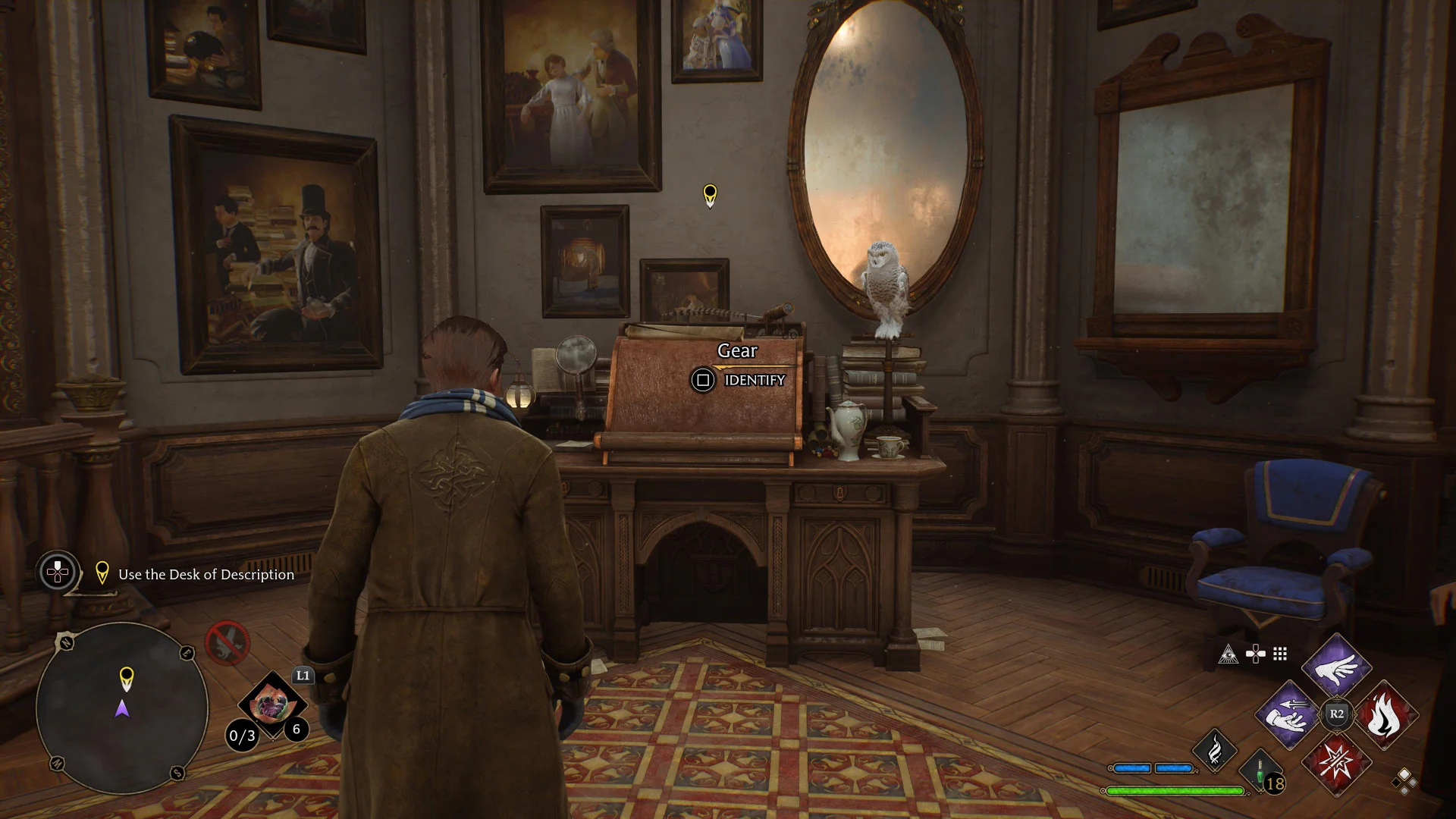Cast the Accio summoning spell
Screen dimensions: 1456x819
coord(1288,714)
